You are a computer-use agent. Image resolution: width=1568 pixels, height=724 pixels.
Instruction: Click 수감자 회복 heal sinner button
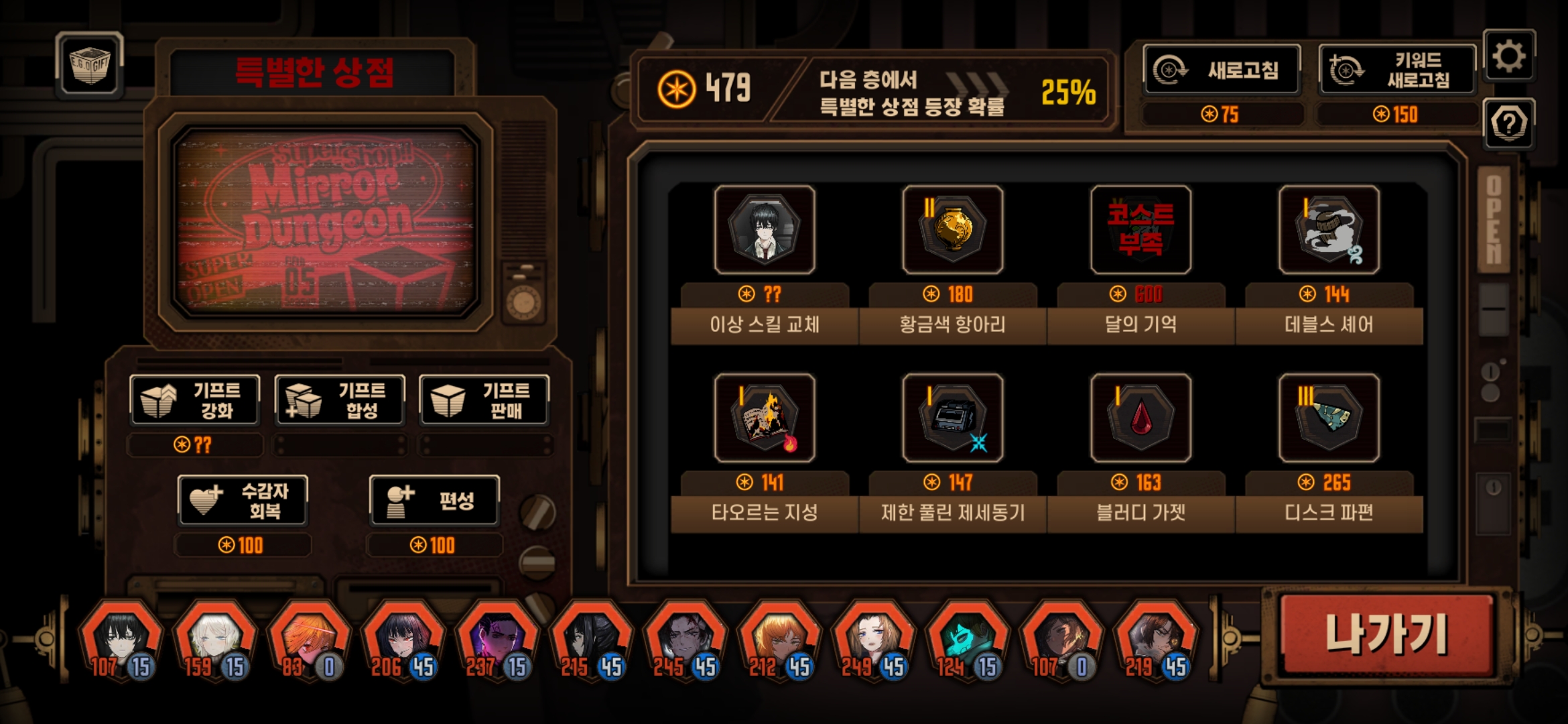point(243,501)
